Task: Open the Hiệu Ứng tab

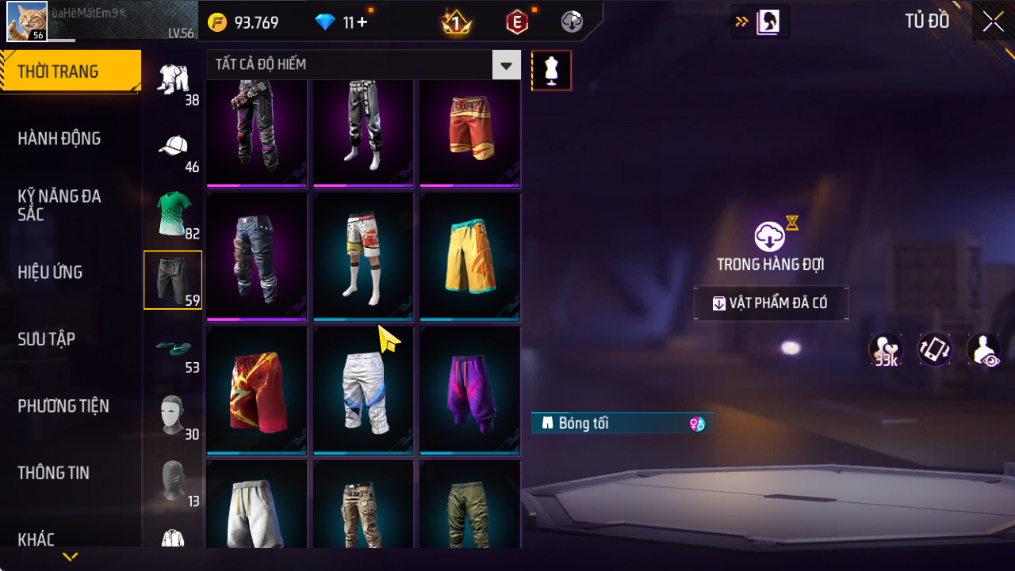Action: click(50, 272)
